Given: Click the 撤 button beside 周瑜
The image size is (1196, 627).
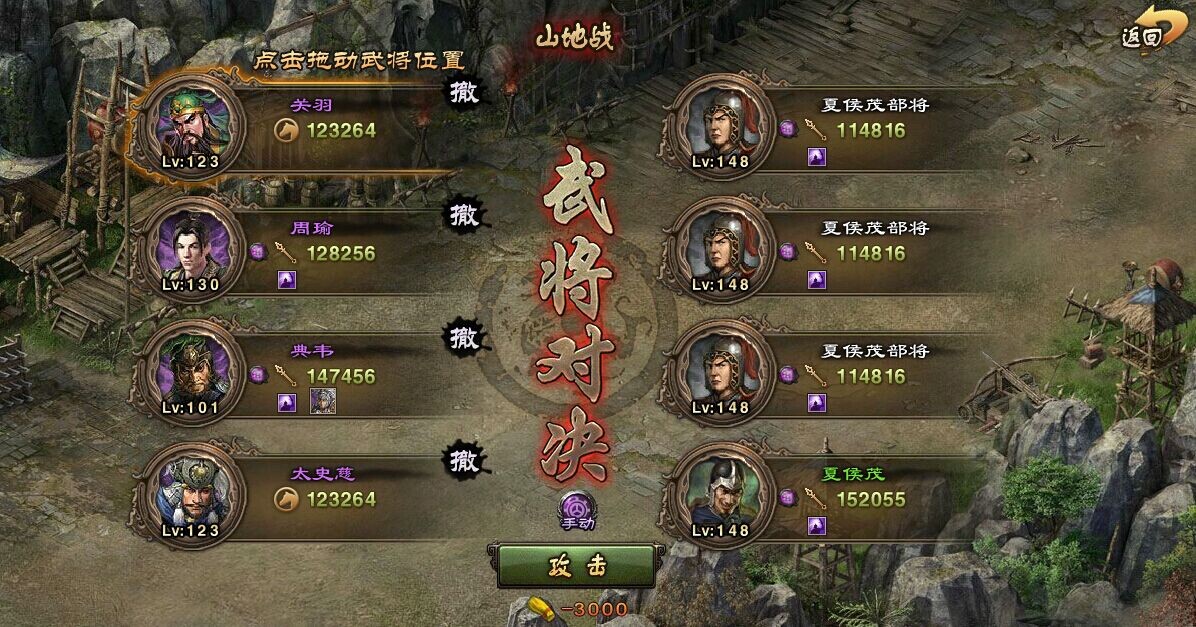Looking at the screenshot, I should pos(464,215).
